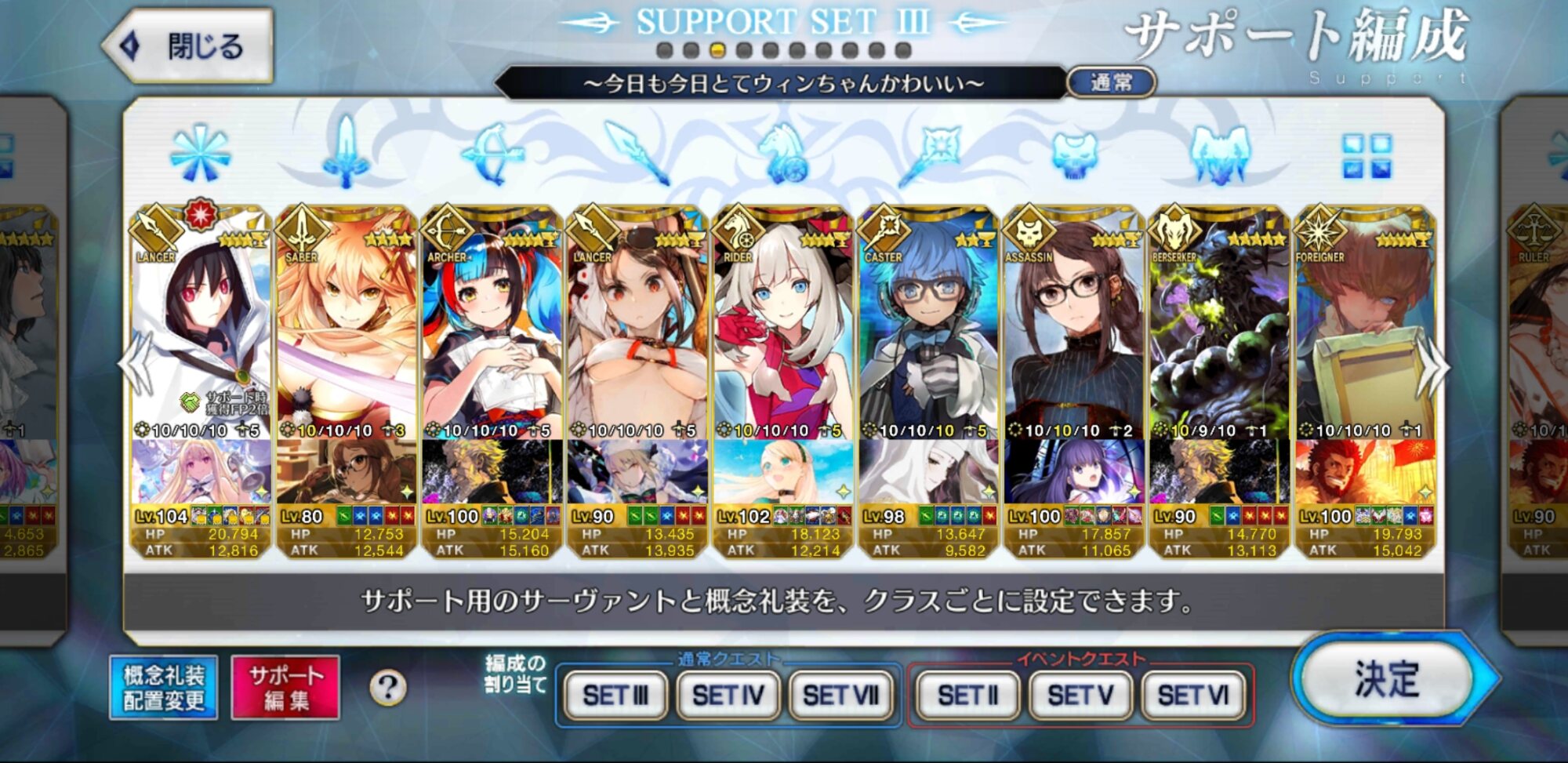Close the support setup screen with 閉じる
The height and width of the screenshot is (763, 1568).
[x=188, y=46]
